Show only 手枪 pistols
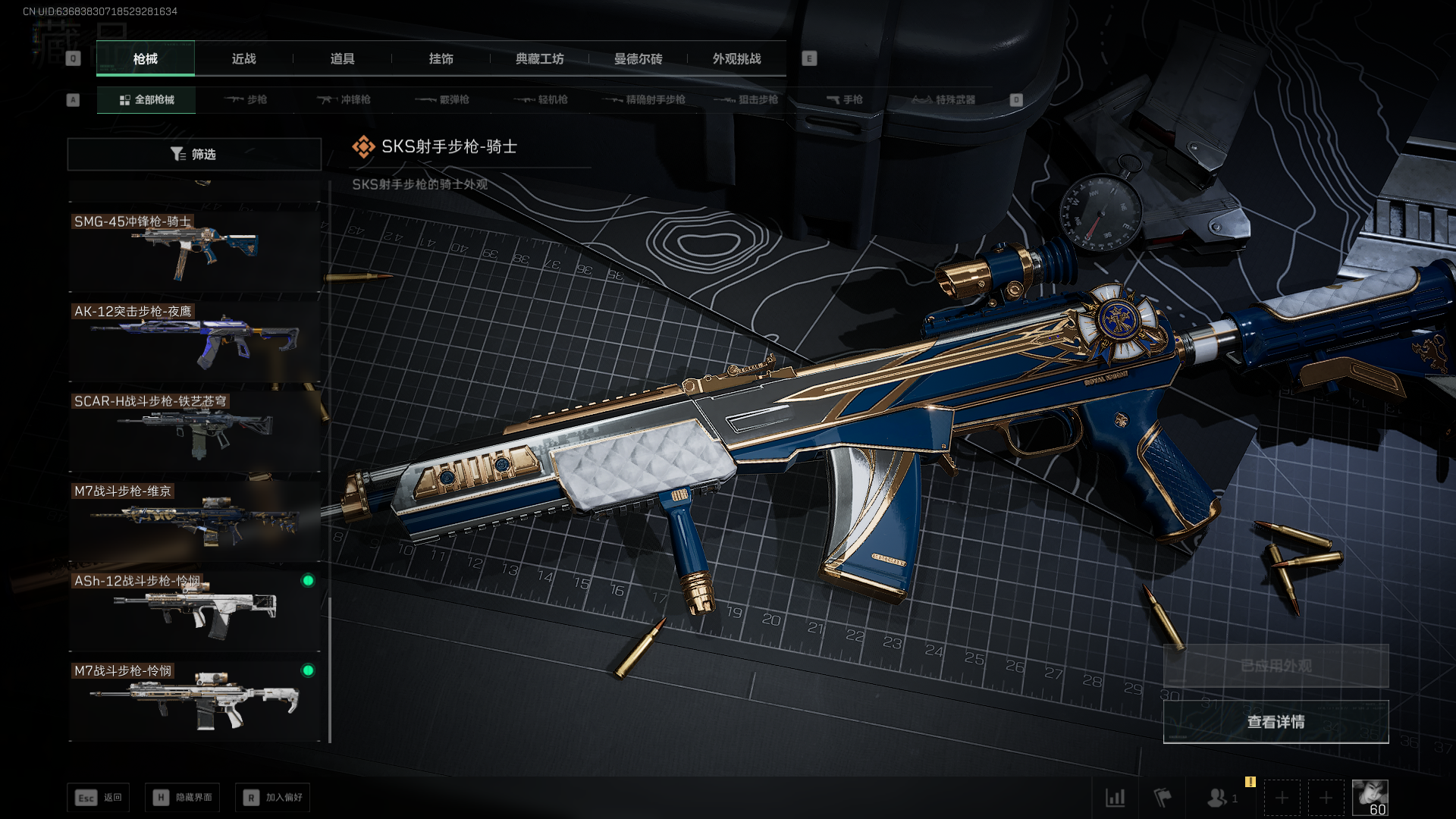 (x=844, y=99)
